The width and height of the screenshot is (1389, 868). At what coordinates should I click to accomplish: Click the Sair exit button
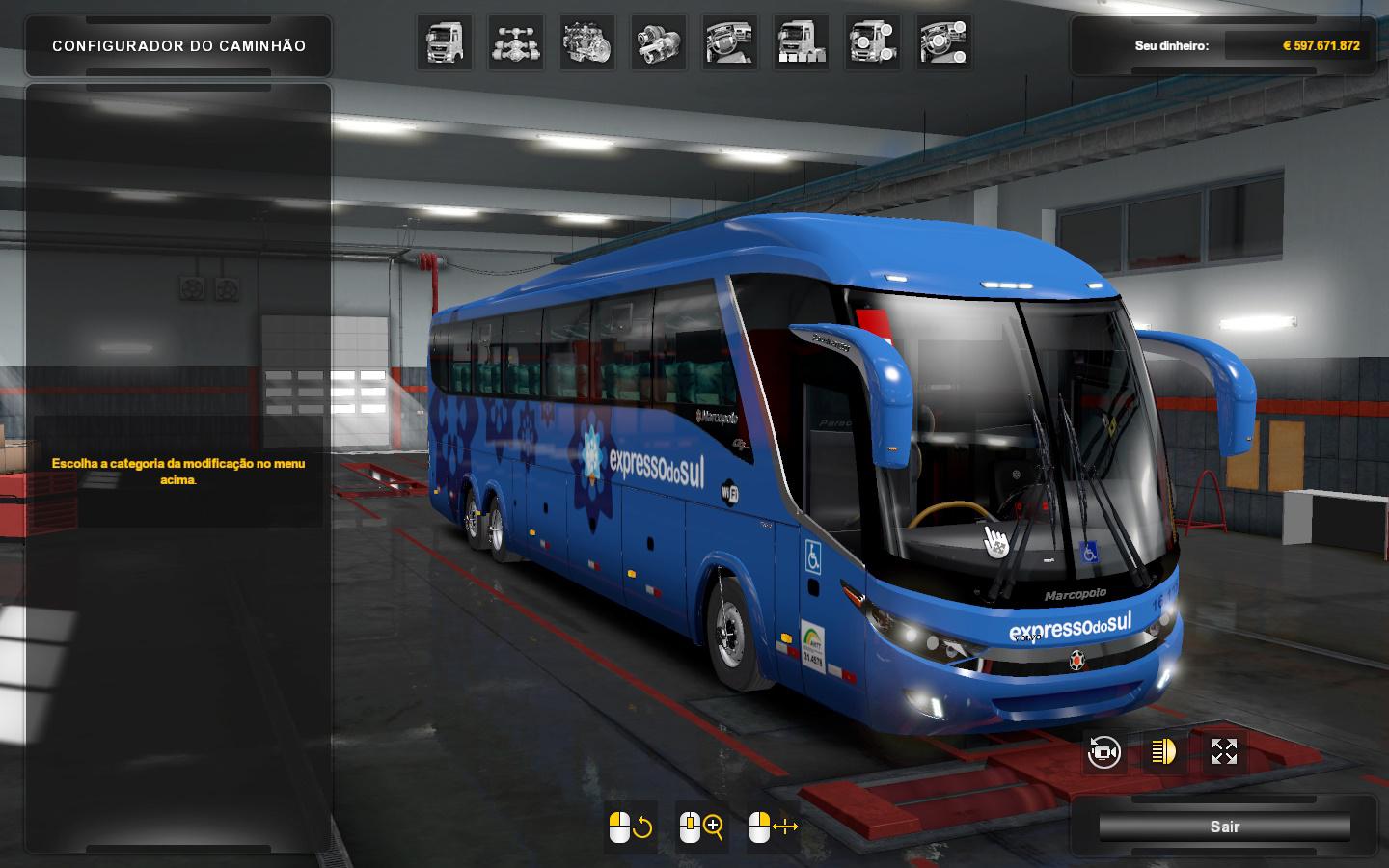[x=1224, y=827]
